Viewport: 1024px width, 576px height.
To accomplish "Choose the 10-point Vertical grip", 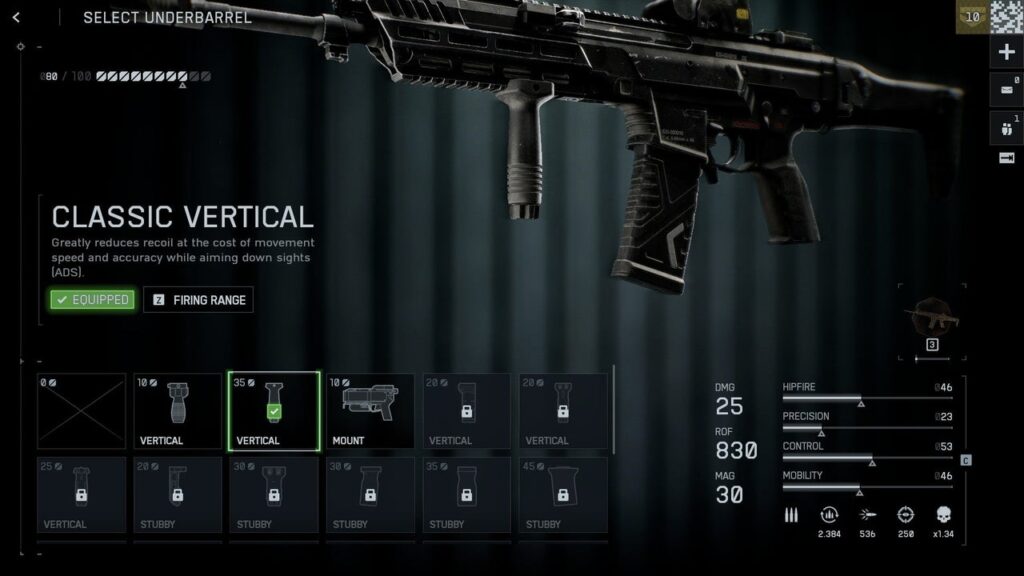I will pyautogui.click(x=178, y=411).
